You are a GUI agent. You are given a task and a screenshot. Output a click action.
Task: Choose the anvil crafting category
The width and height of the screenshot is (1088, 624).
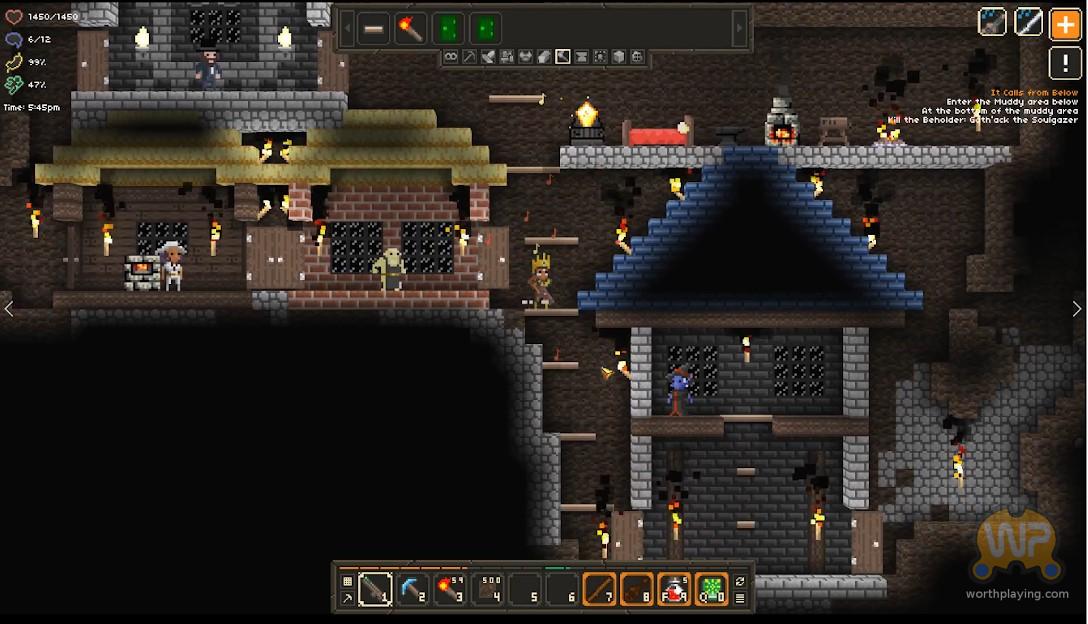click(x=582, y=57)
